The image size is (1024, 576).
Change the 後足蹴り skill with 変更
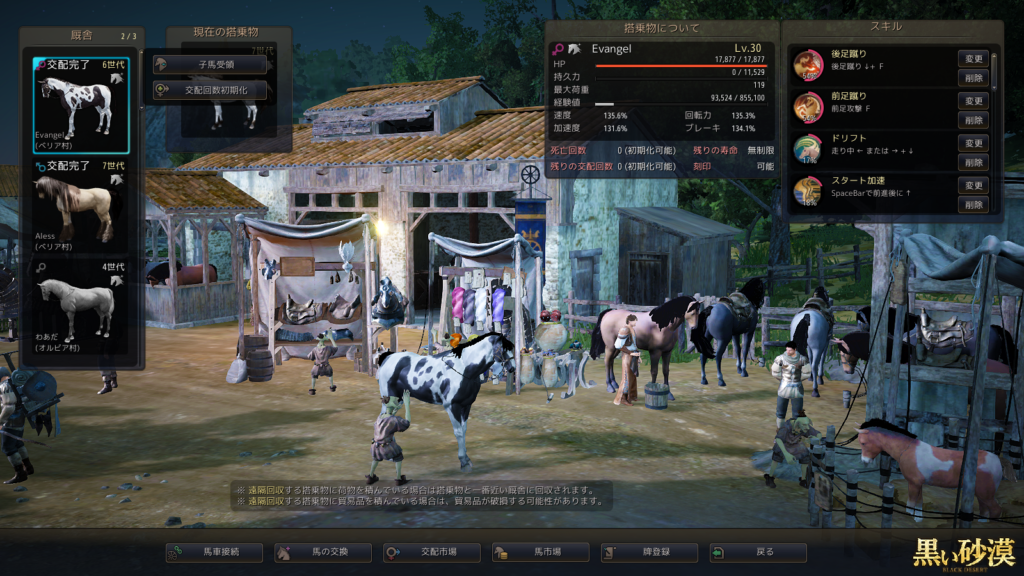point(973,59)
